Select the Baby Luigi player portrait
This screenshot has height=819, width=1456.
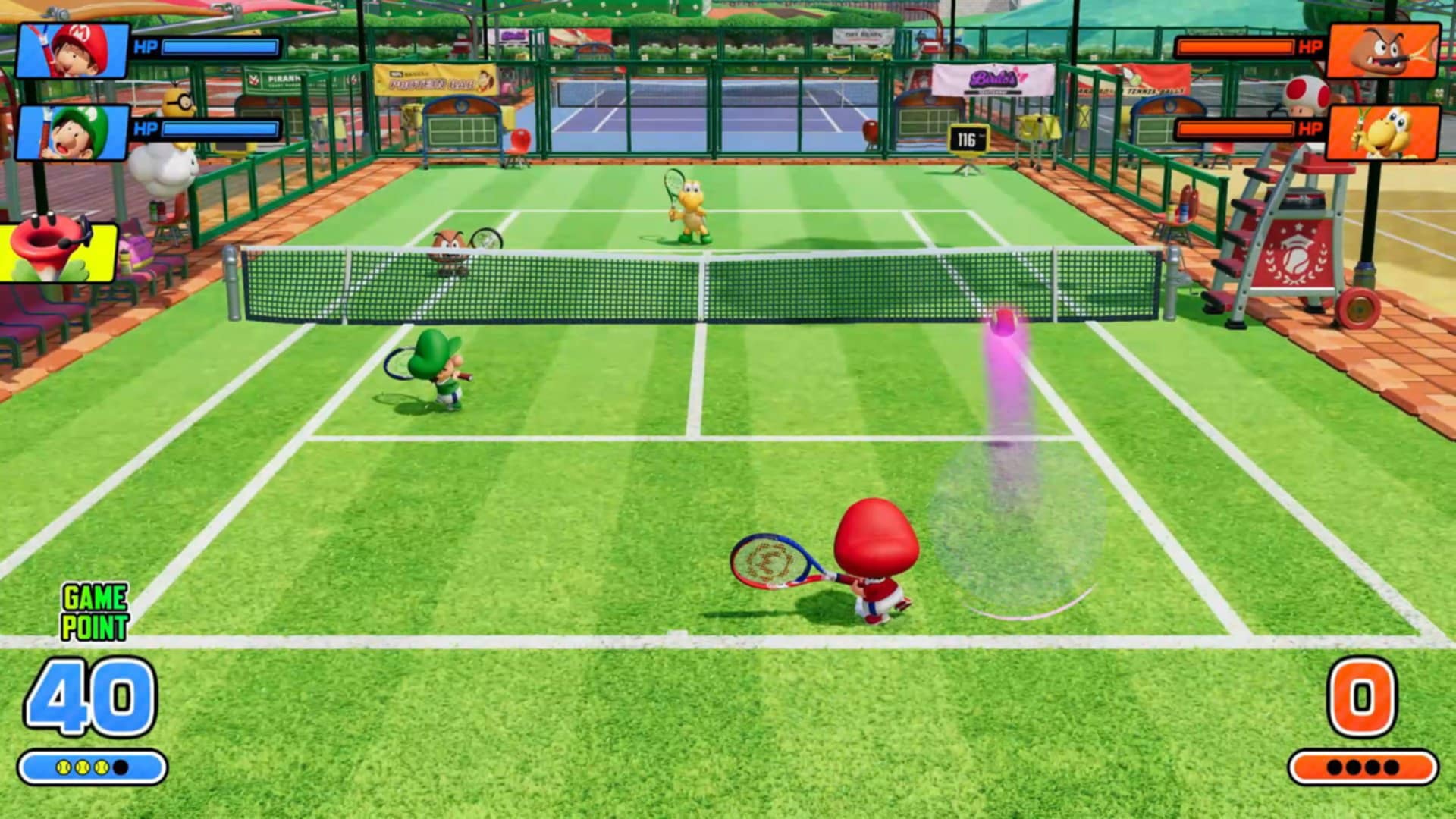click(x=73, y=133)
